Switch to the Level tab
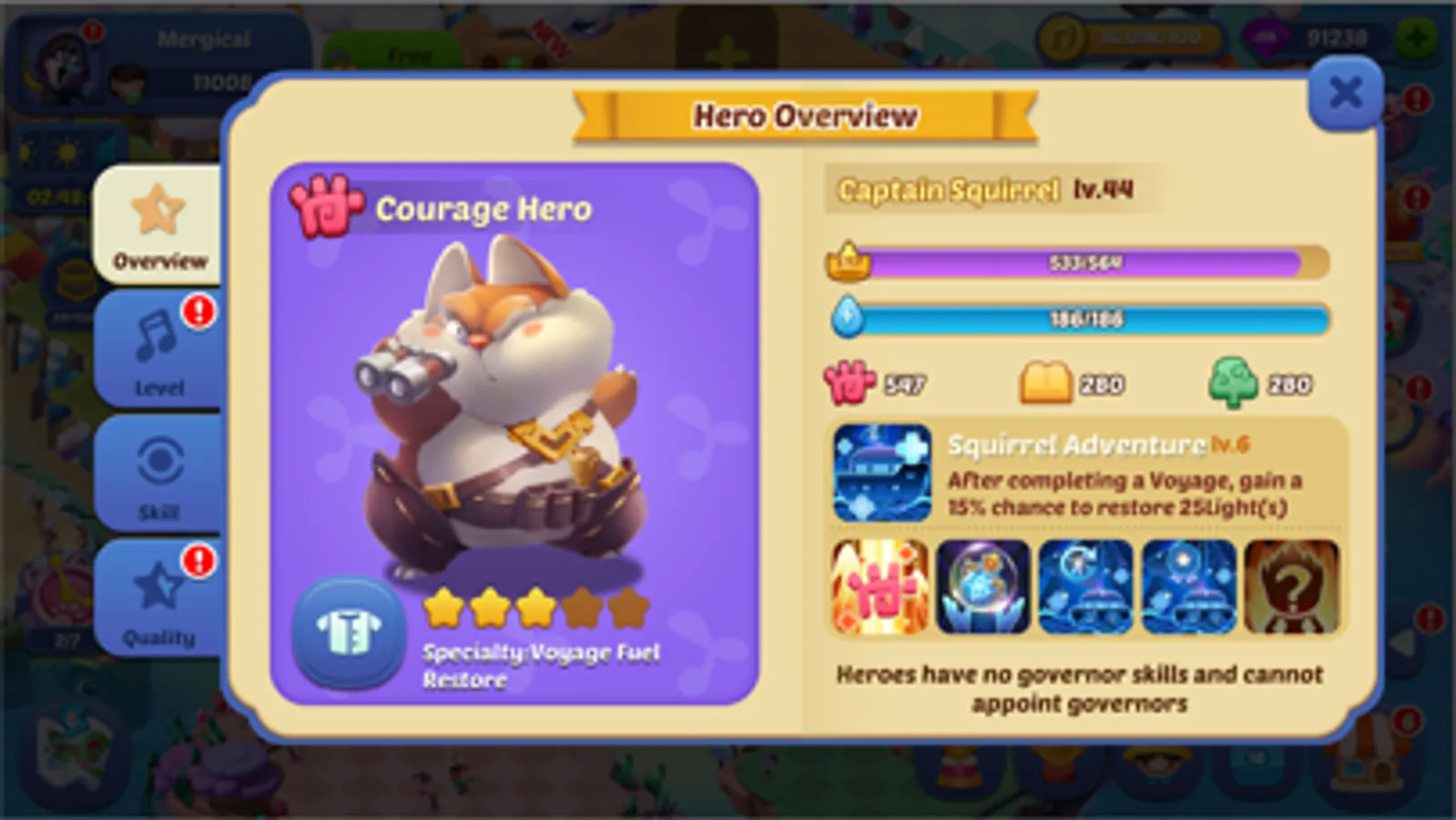 point(157,351)
